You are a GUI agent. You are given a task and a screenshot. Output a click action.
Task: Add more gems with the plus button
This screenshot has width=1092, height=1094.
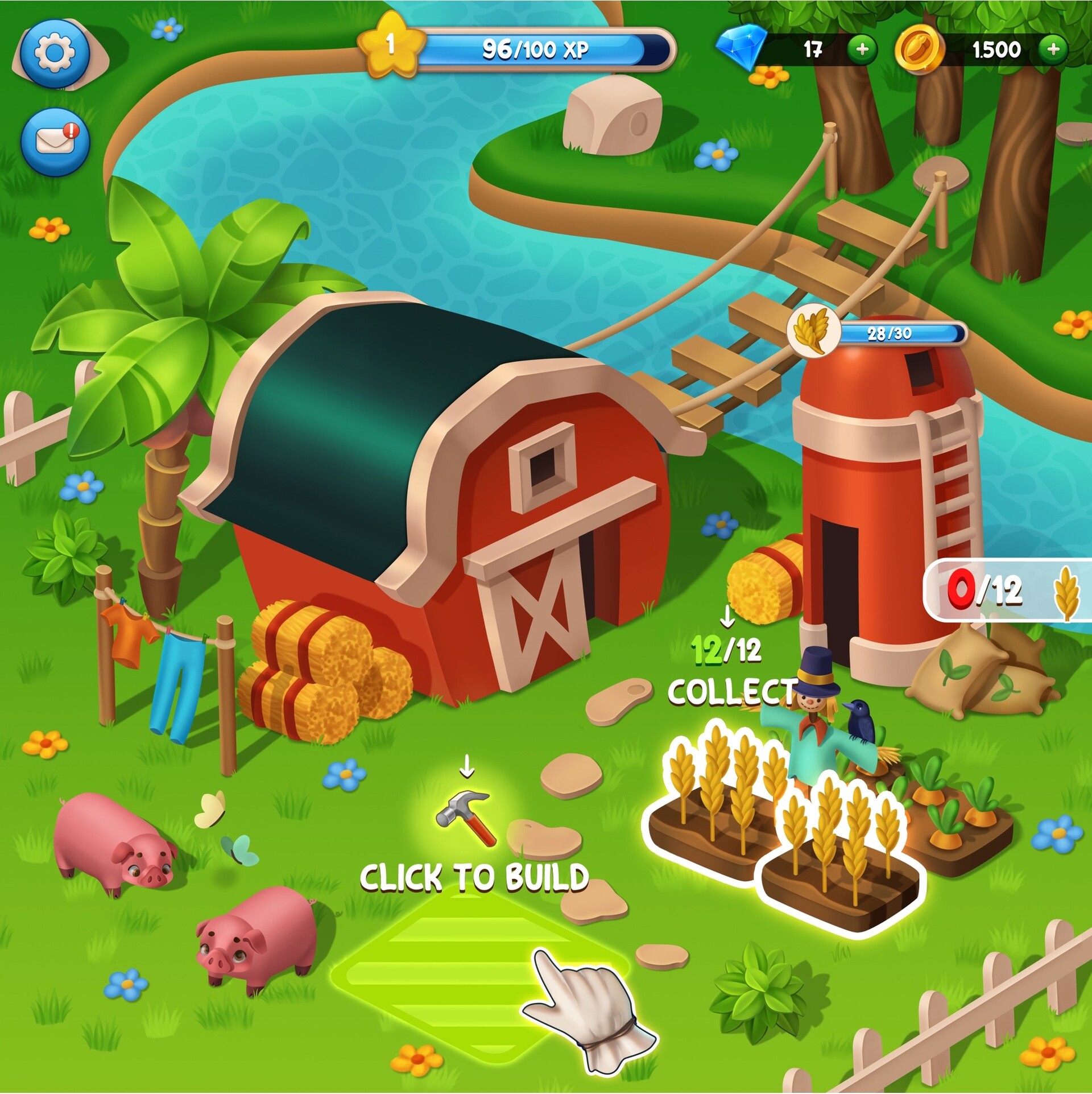click(862, 49)
